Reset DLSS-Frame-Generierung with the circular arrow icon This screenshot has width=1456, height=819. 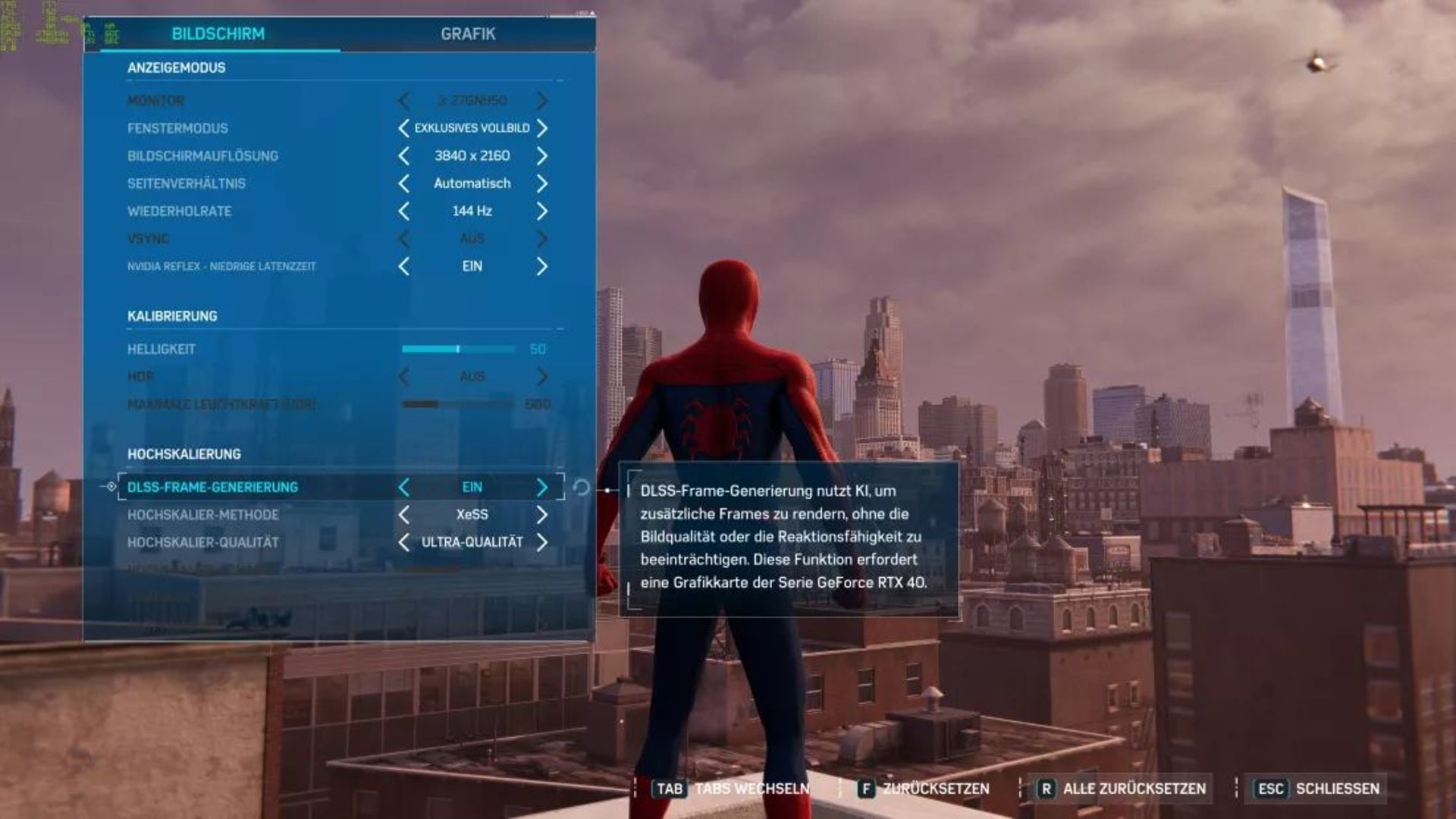582,487
